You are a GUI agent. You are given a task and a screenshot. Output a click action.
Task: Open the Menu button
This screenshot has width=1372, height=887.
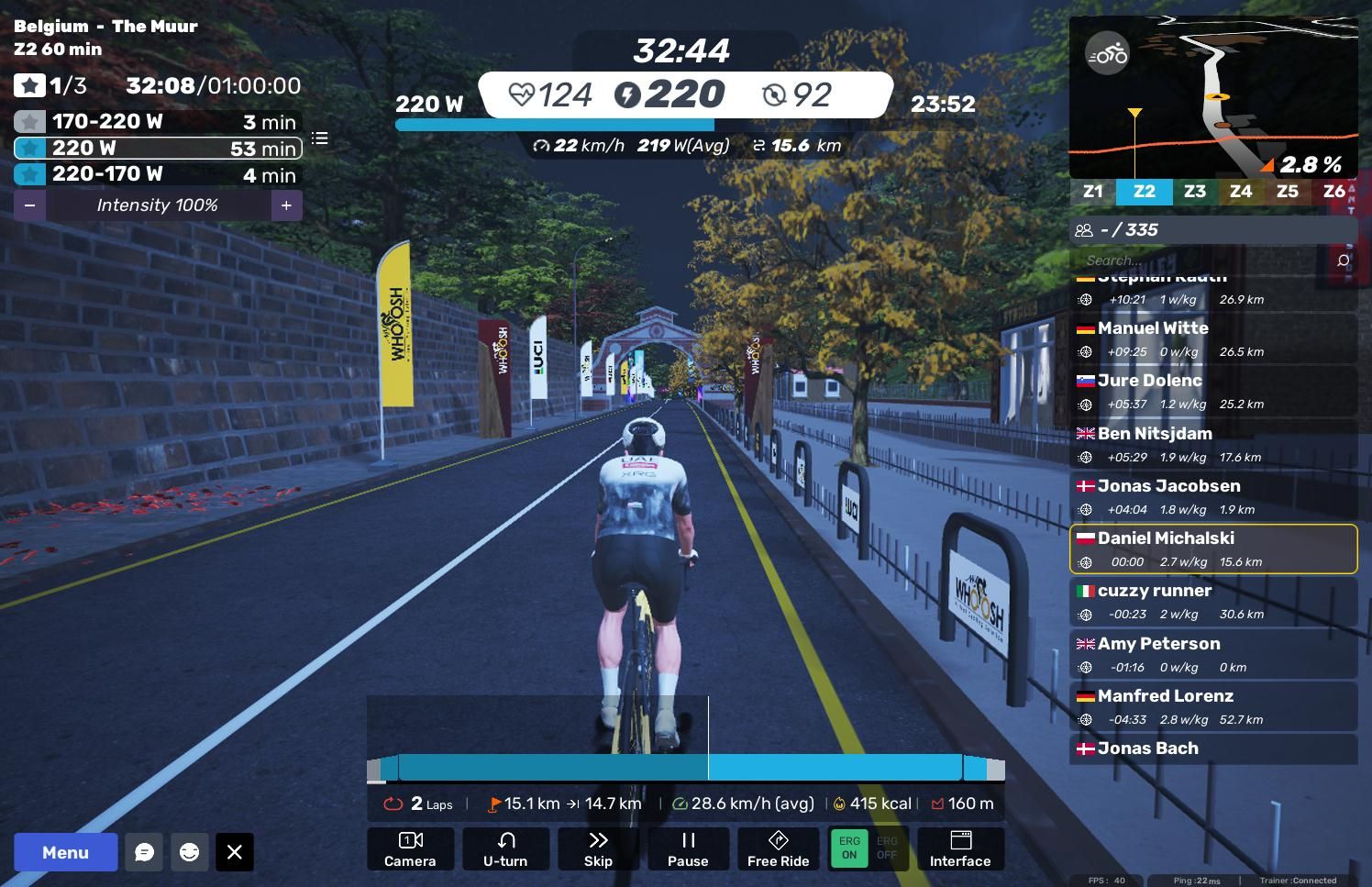click(x=65, y=852)
